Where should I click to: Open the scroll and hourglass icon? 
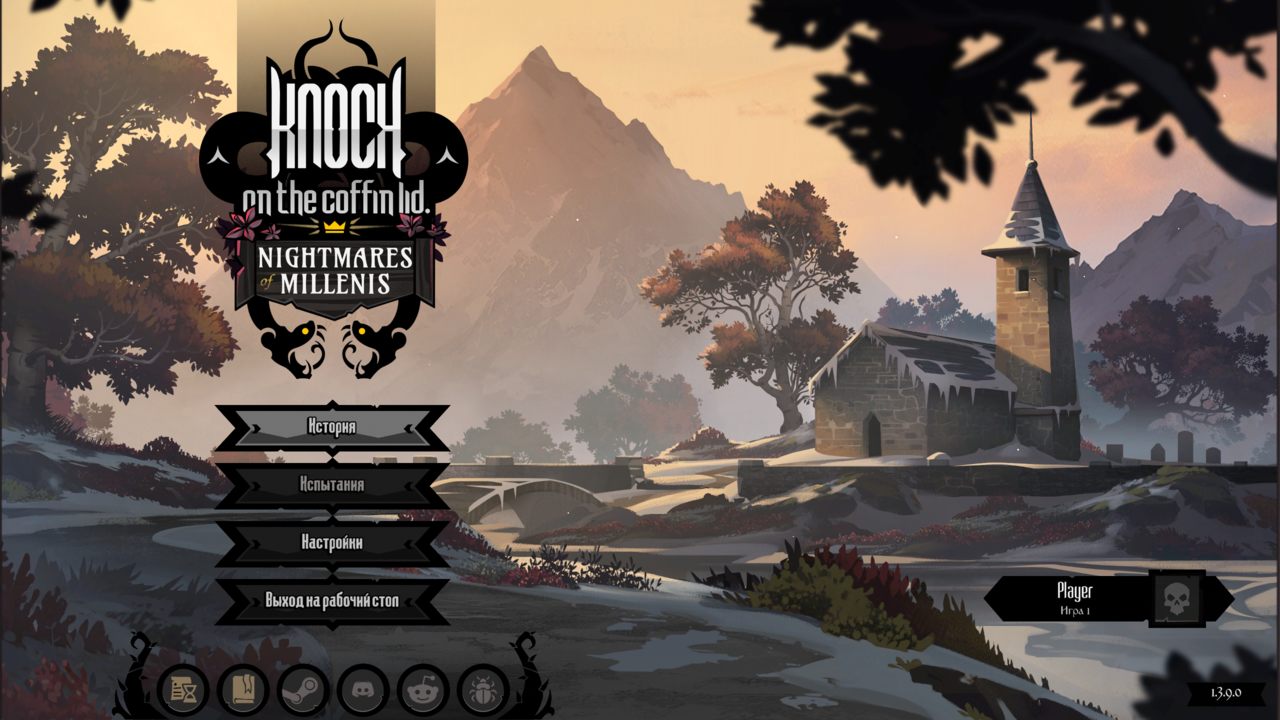(183, 690)
